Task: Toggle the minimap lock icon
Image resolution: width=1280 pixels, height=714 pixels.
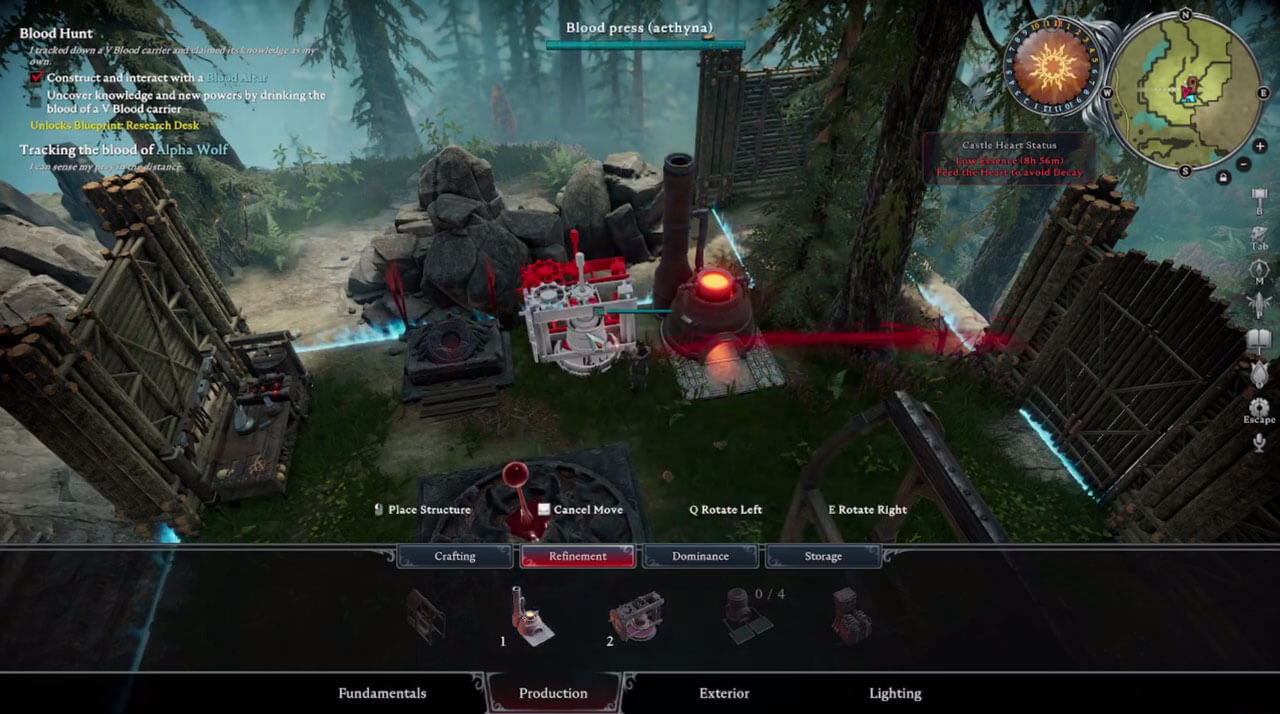Action: (x=1222, y=177)
